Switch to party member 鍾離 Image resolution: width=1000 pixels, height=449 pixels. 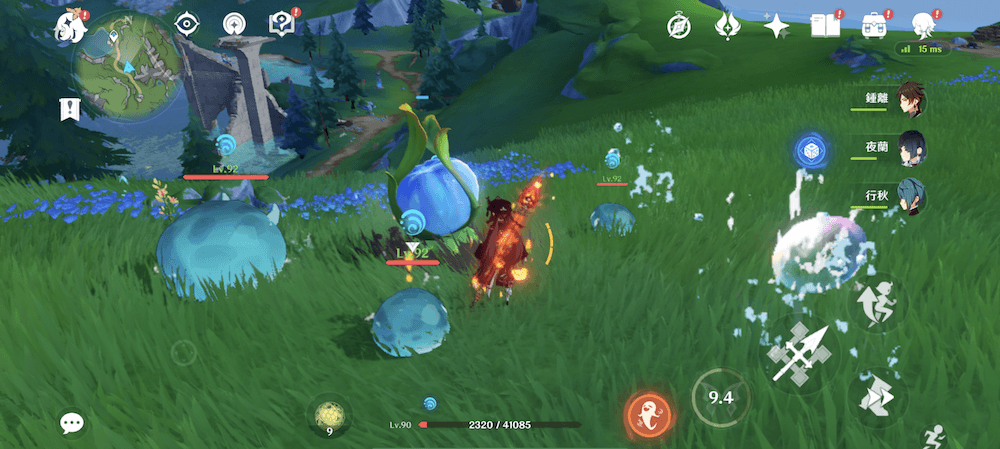[909, 99]
